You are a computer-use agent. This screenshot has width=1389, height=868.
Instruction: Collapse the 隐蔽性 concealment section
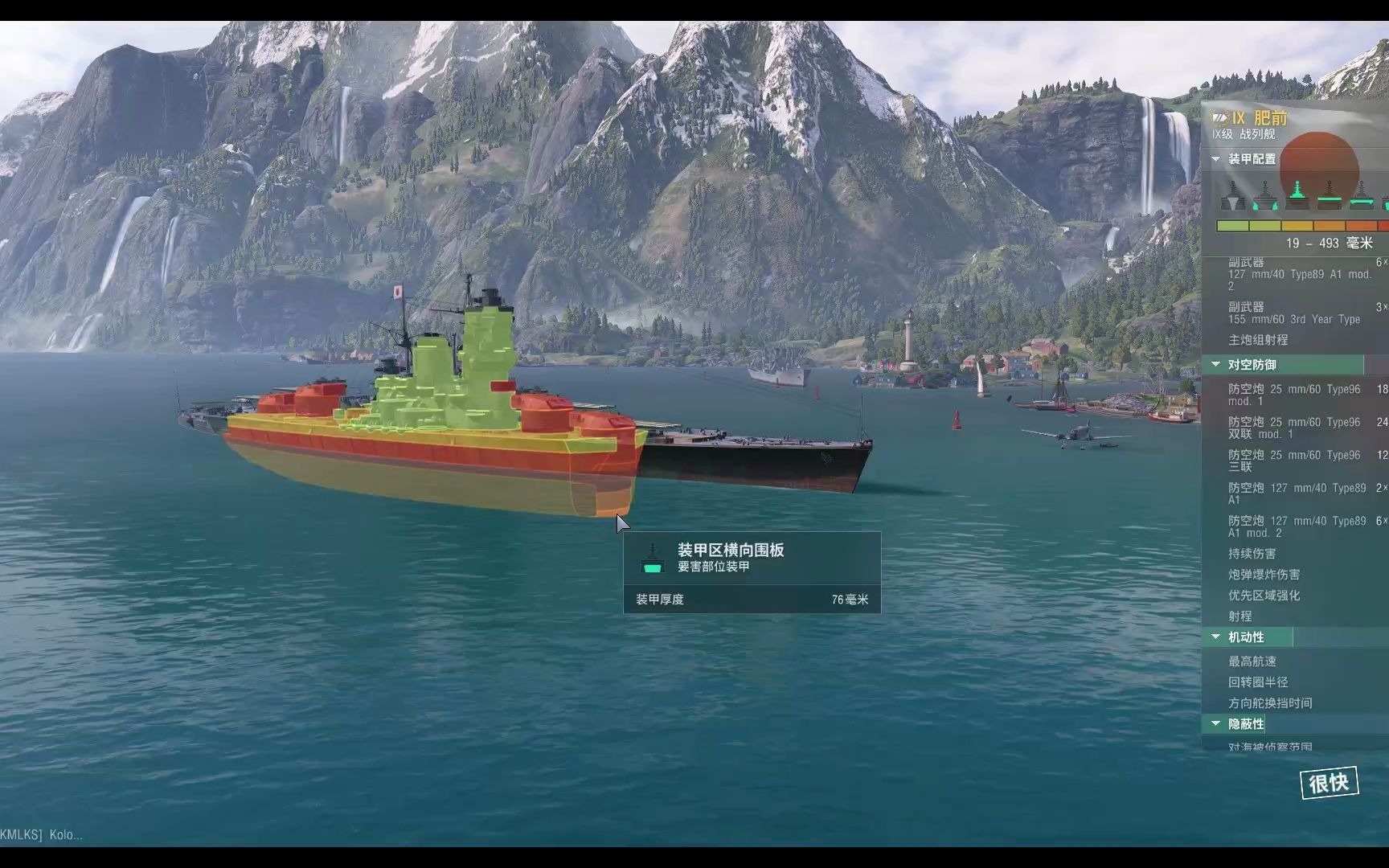(1216, 724)
